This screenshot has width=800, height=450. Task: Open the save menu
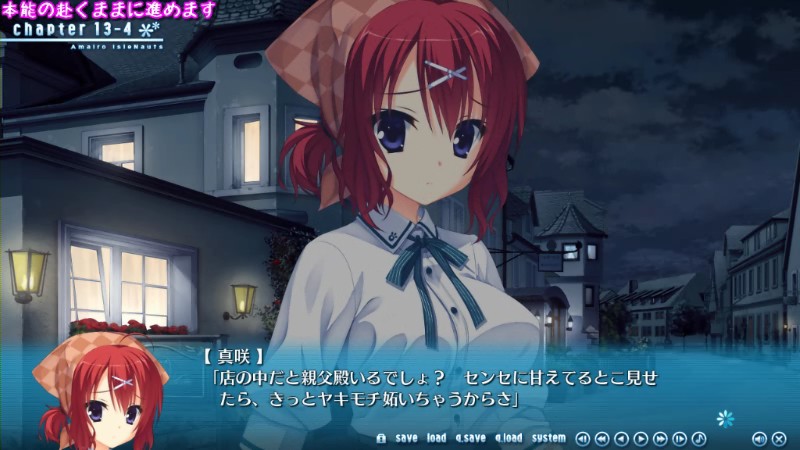pyautogui.click(x=406, y=438)
